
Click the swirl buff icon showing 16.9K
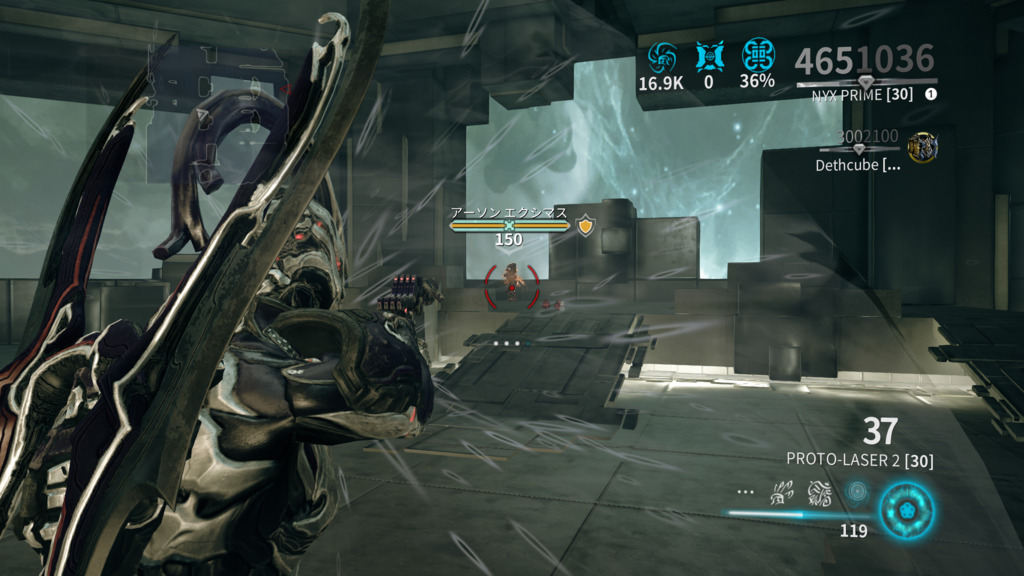point(661,55)
